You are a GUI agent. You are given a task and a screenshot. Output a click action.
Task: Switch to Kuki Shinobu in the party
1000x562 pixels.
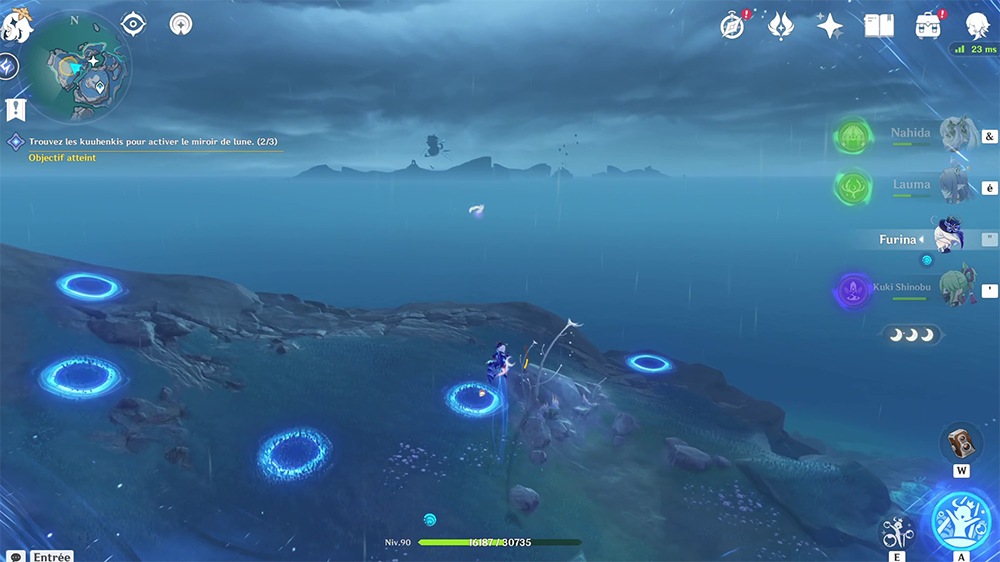click(x=912, y=290)
